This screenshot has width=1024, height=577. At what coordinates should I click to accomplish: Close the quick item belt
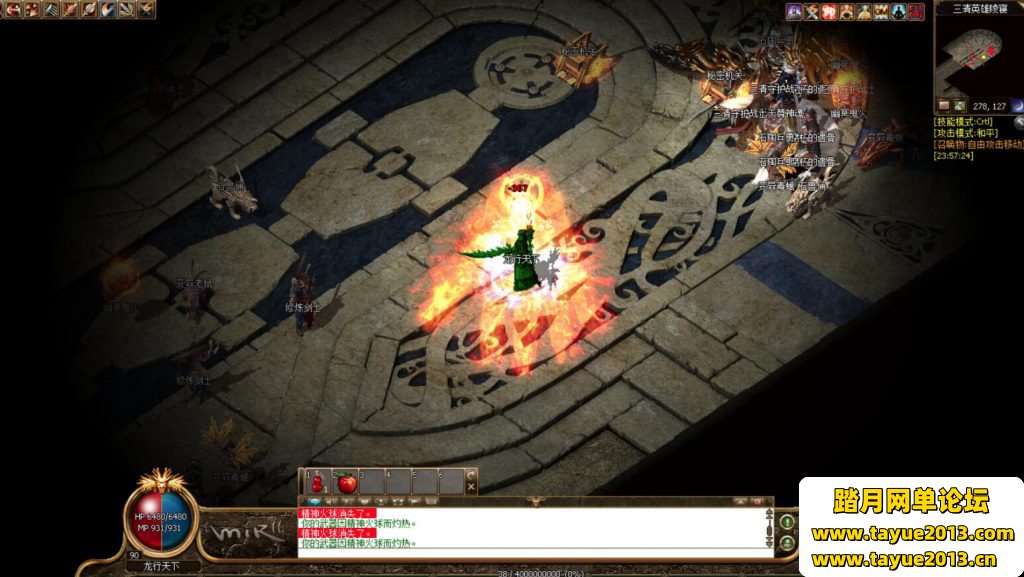click(x=471, y=487)
